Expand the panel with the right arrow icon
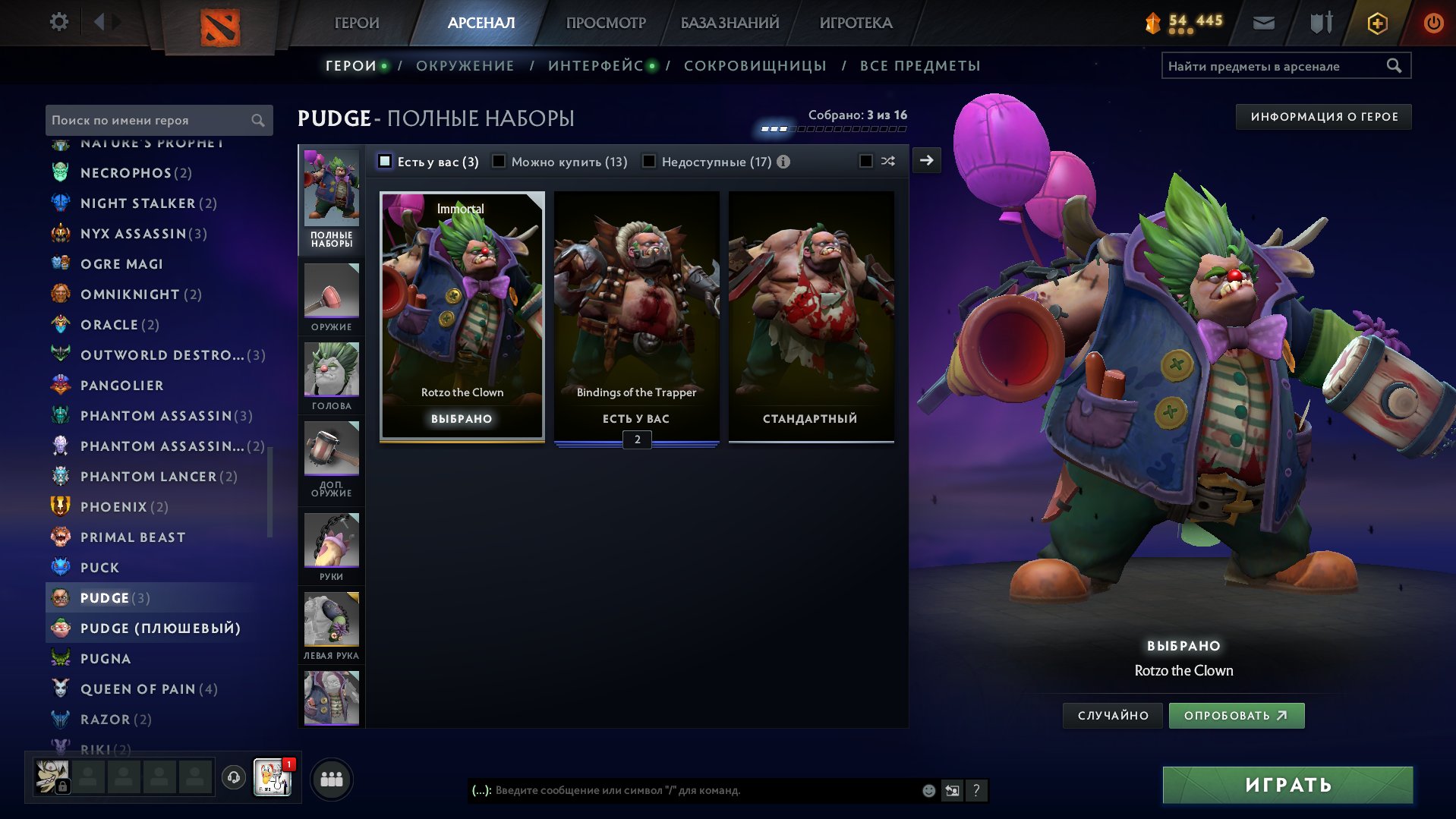Viewport: 1456px width, 819px height. tap(925, 161)
